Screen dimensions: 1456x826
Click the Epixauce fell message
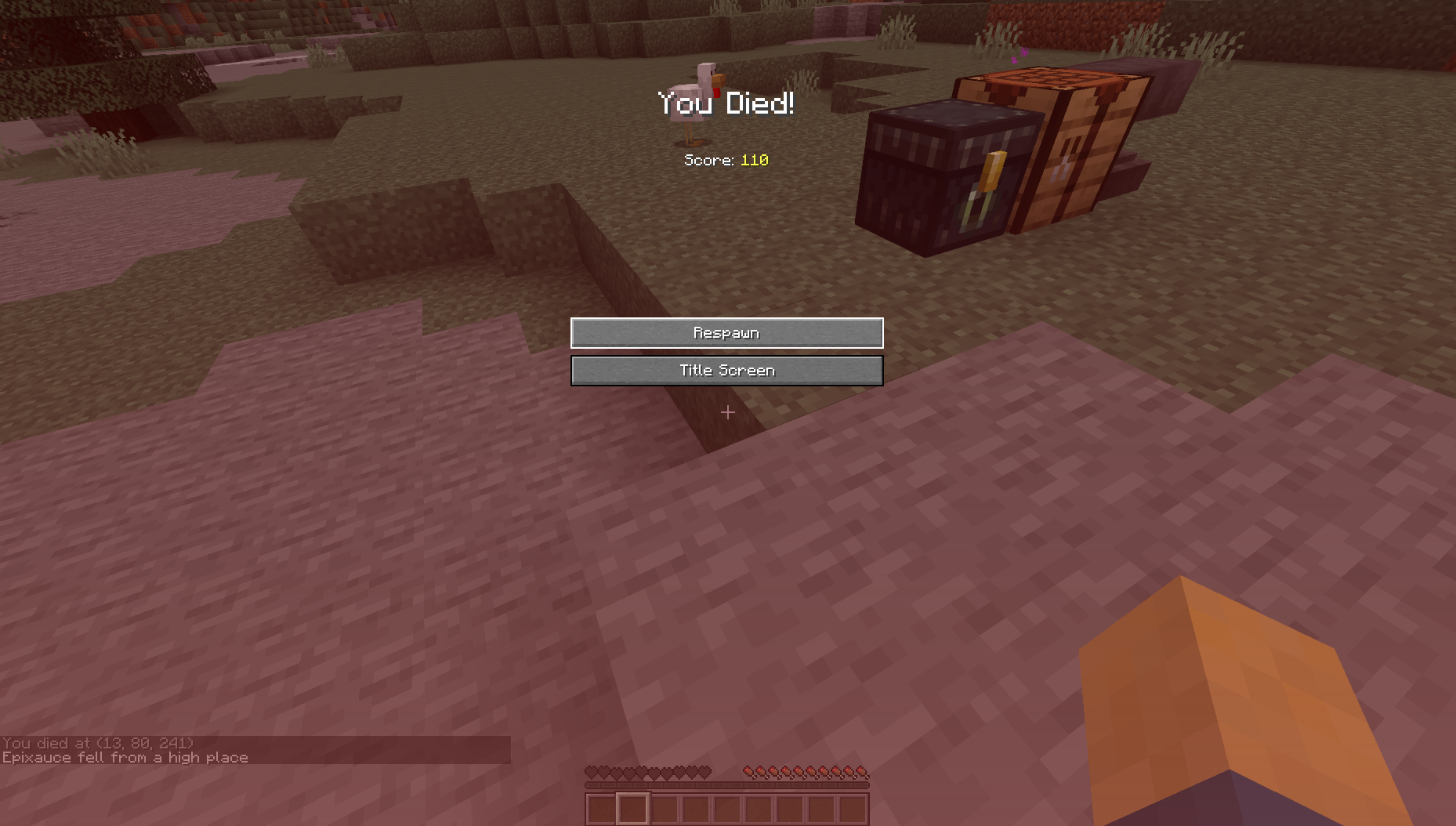point(125,757)
